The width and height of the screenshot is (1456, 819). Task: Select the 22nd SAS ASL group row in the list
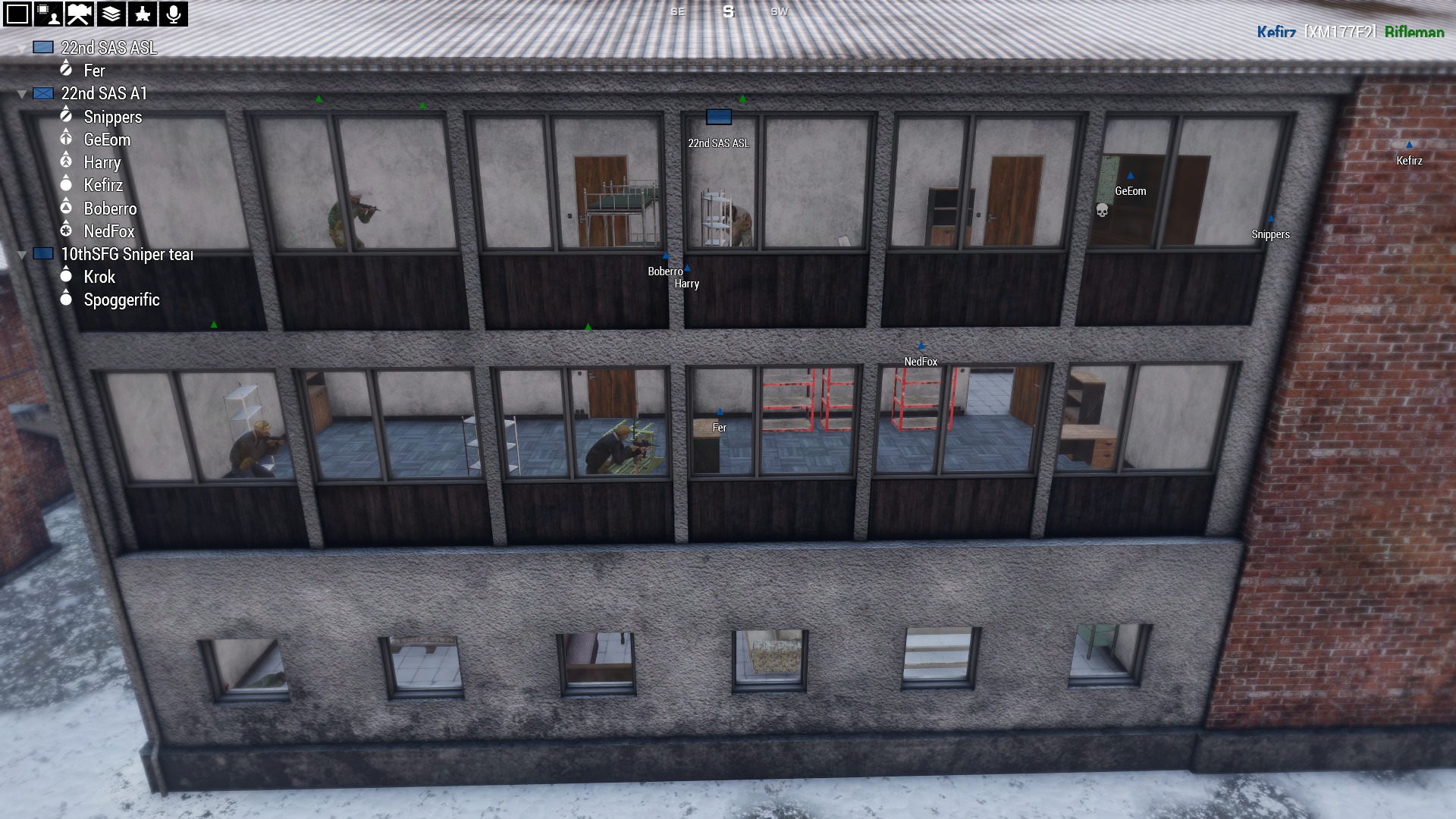point(108,48)
